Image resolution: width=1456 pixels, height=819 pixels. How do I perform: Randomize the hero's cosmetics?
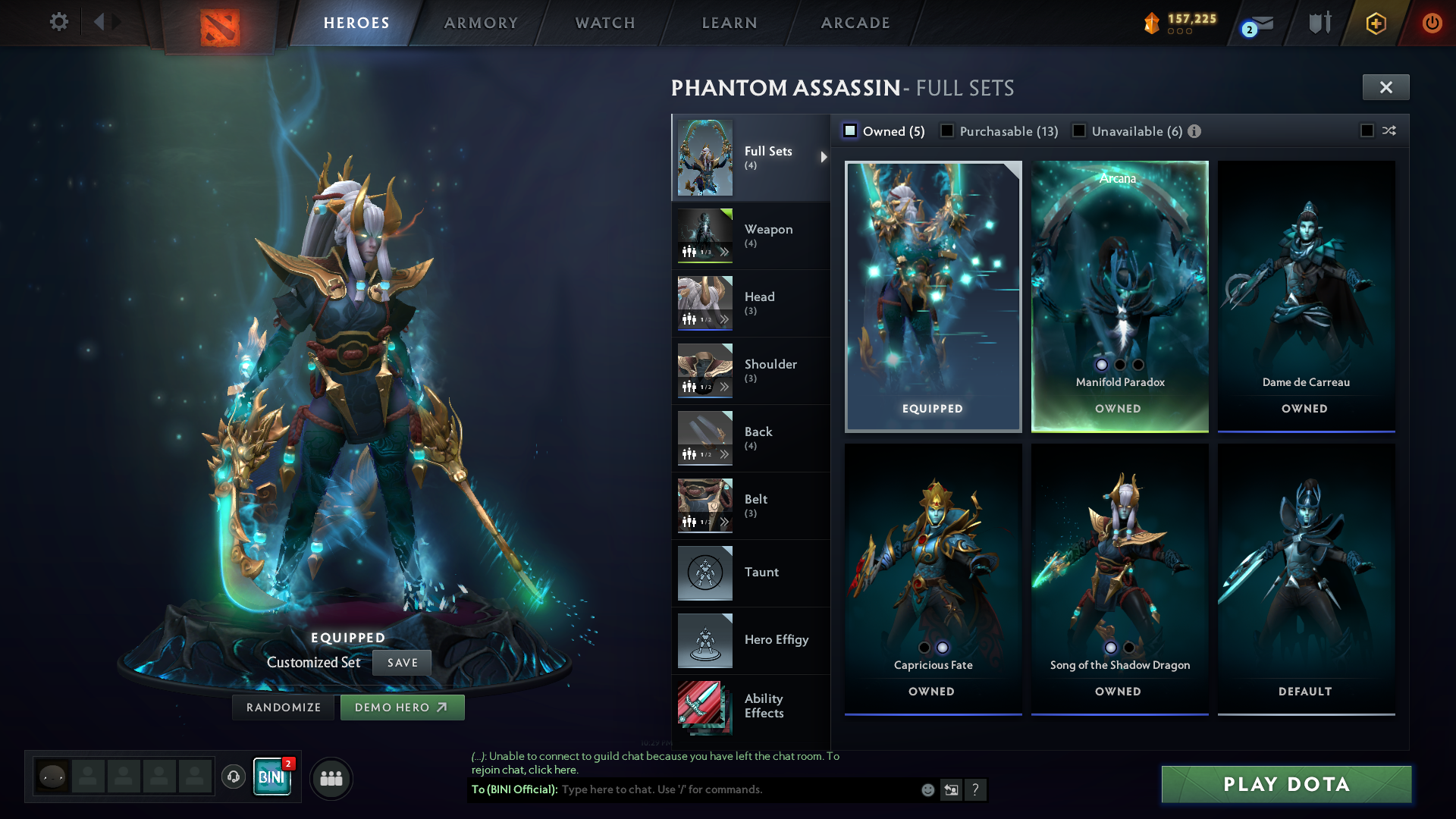click(x=284, y=708)
